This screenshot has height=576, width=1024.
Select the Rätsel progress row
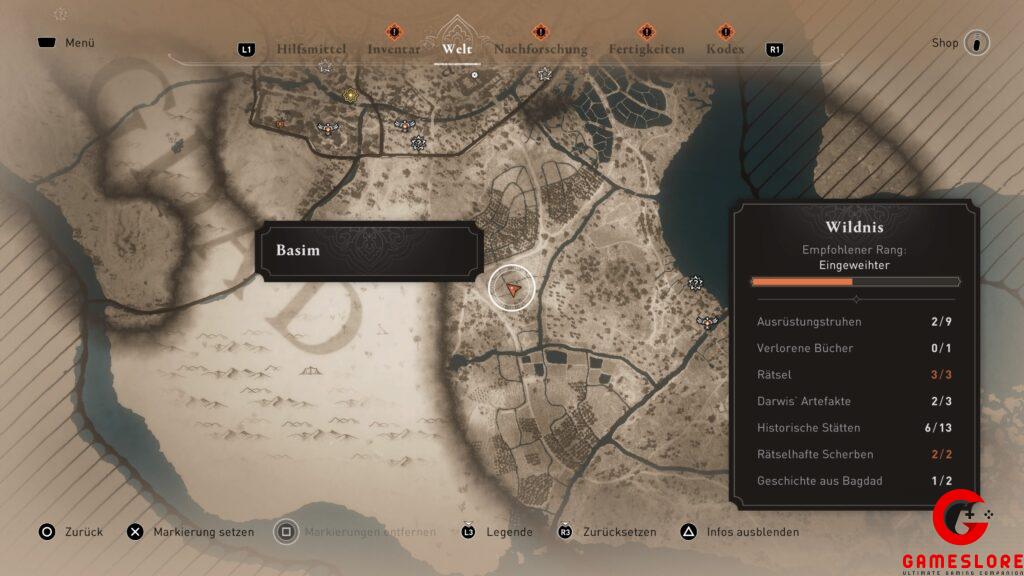coord(855,375)
